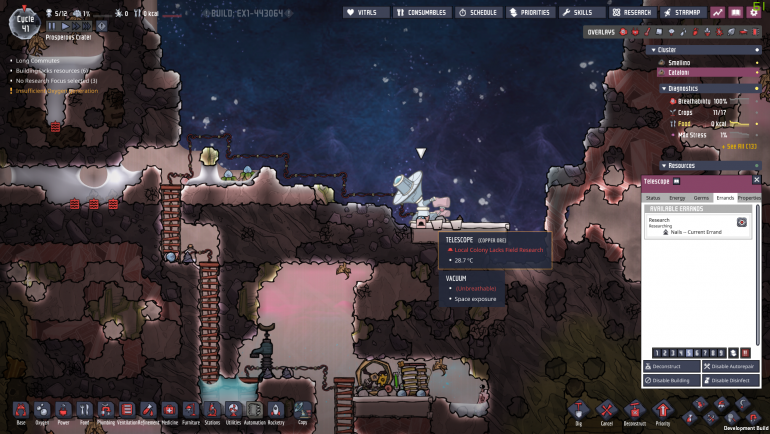The image size is (770, 434).
Task: Open the Consumables screen
Action: pos(421,13)
